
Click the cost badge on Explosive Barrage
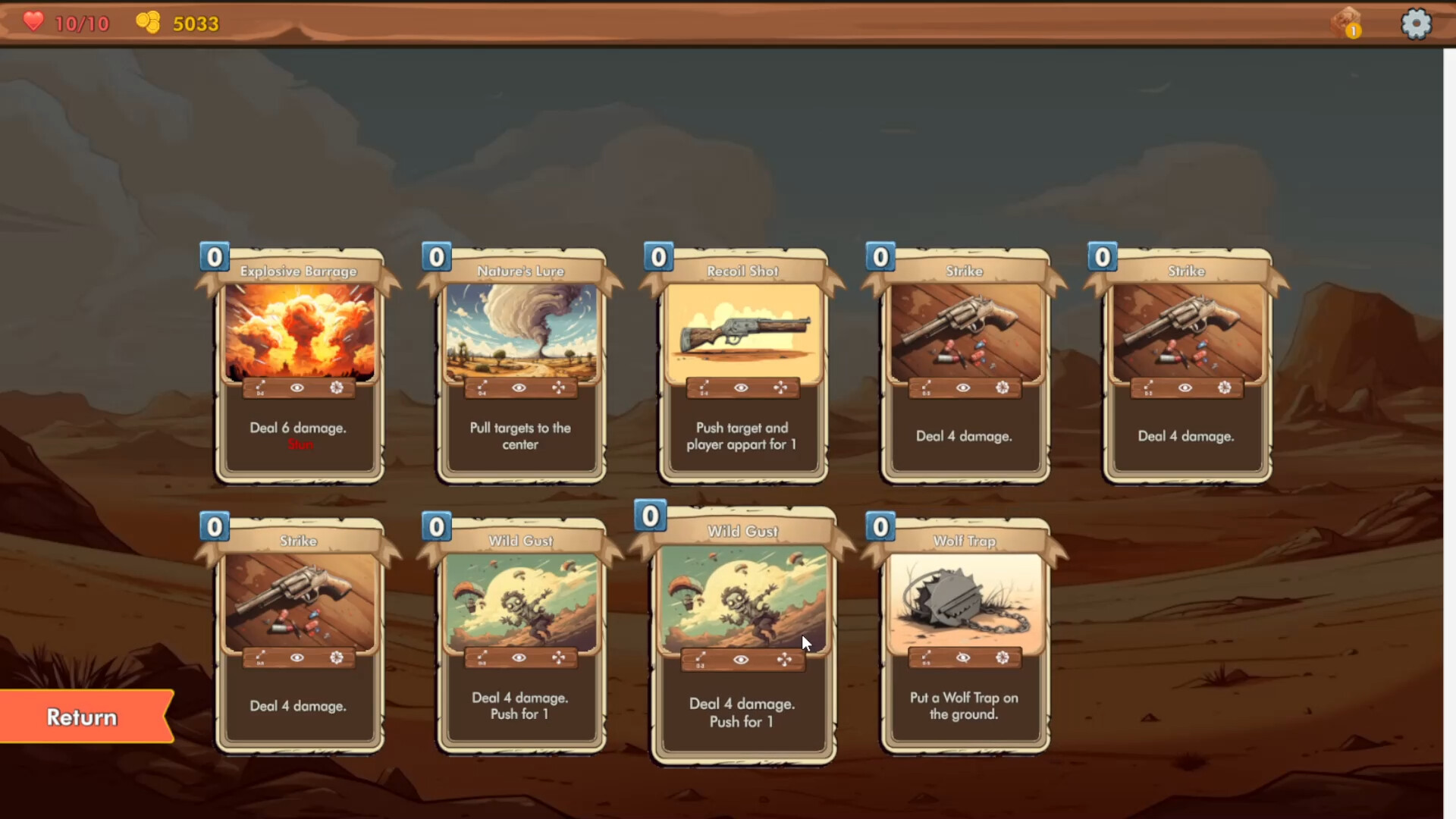(214, 257)
